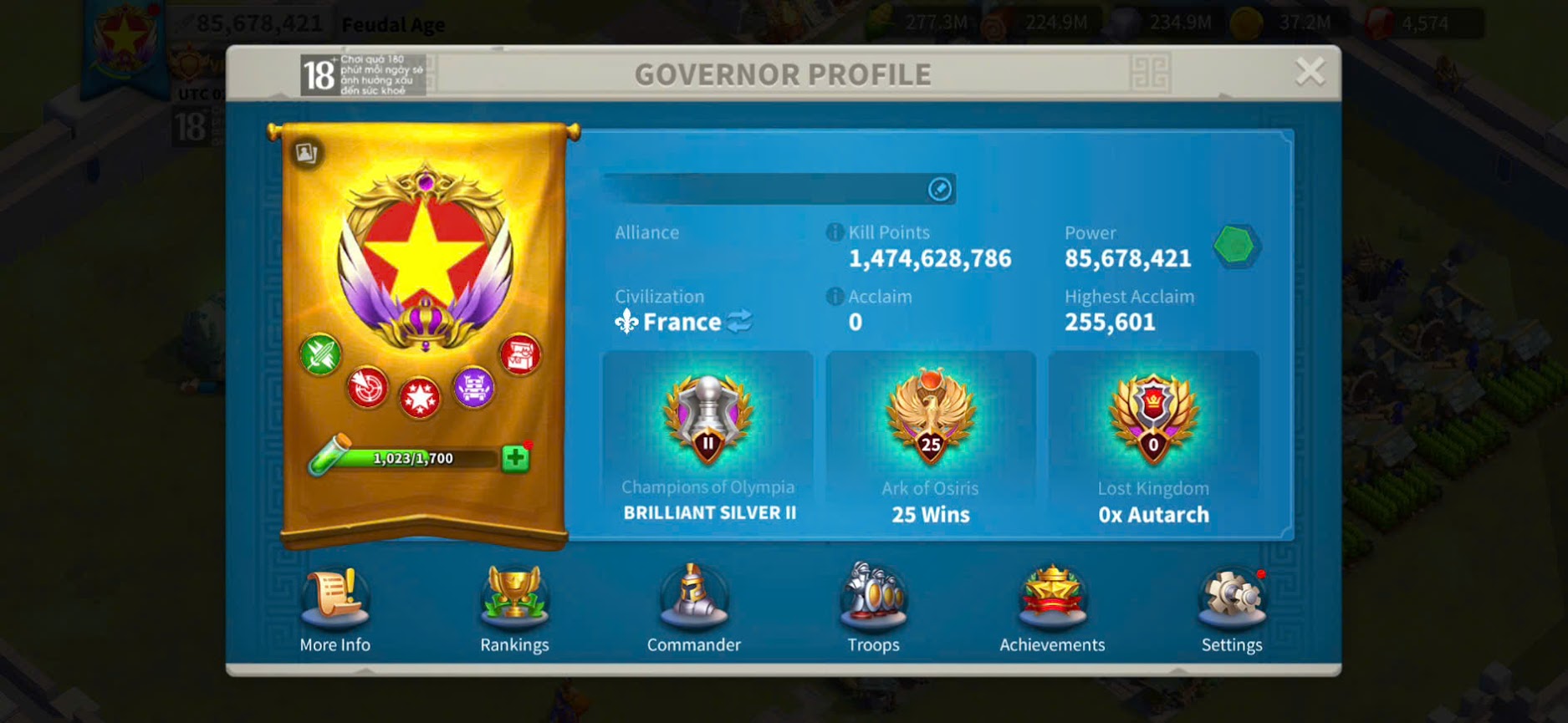Screen dimensions: 1568x723
Task: Change avatar using the picture icon
Action: pyautogui.click(x=306, y=153)
